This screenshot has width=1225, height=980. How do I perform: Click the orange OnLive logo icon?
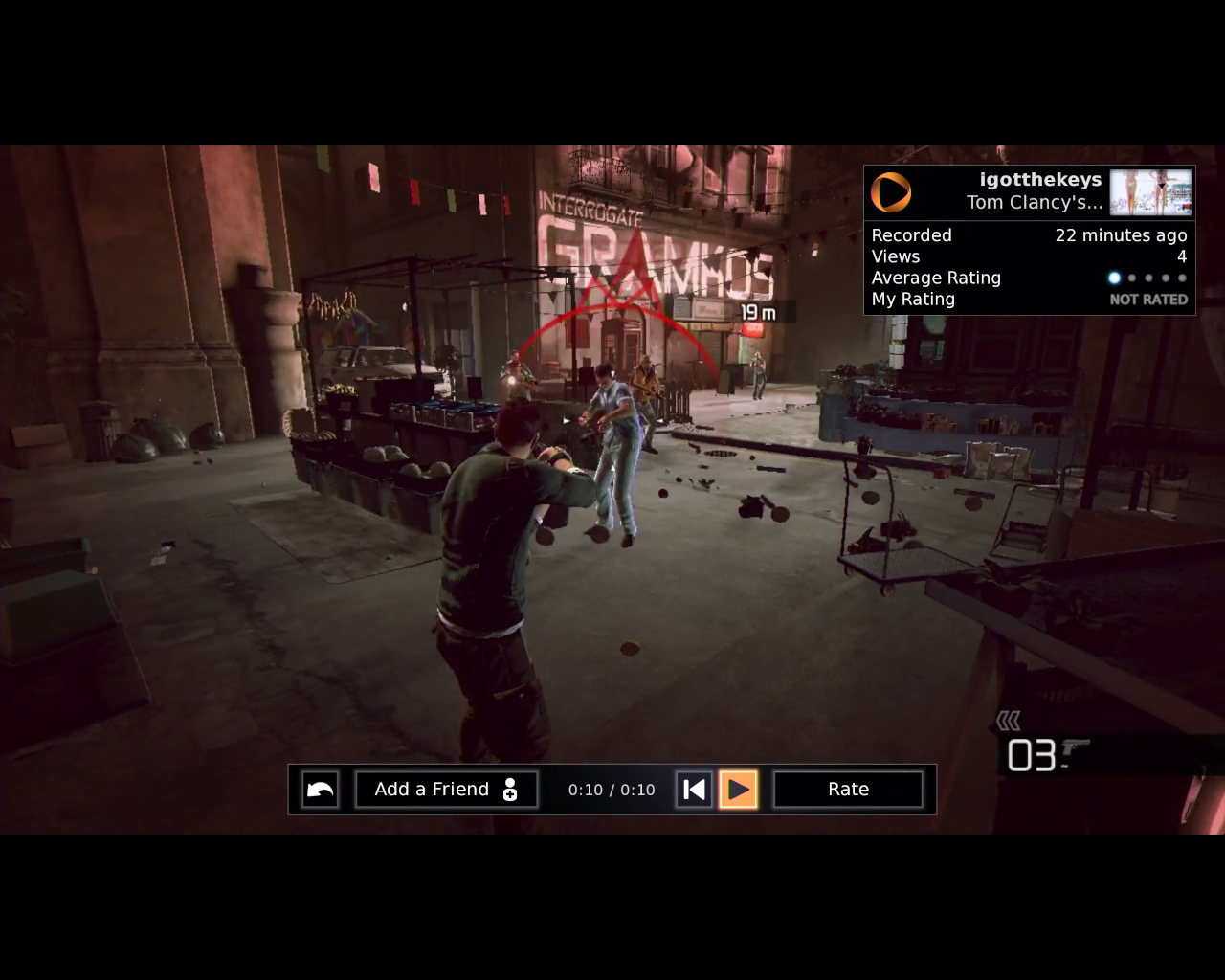[x=891, y=192]
